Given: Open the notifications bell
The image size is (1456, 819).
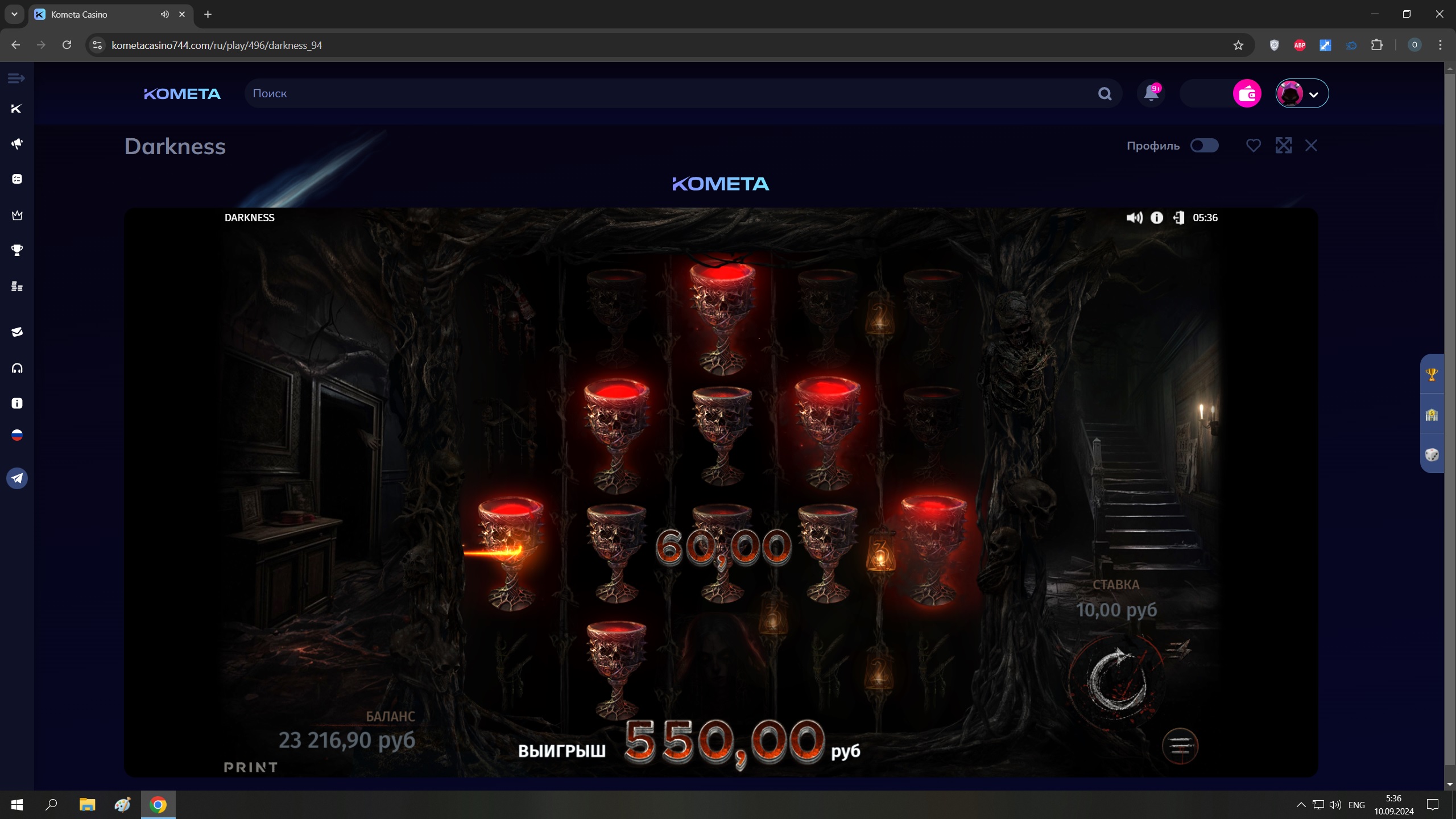Looking at the screenshot, I should point(1151,93).
